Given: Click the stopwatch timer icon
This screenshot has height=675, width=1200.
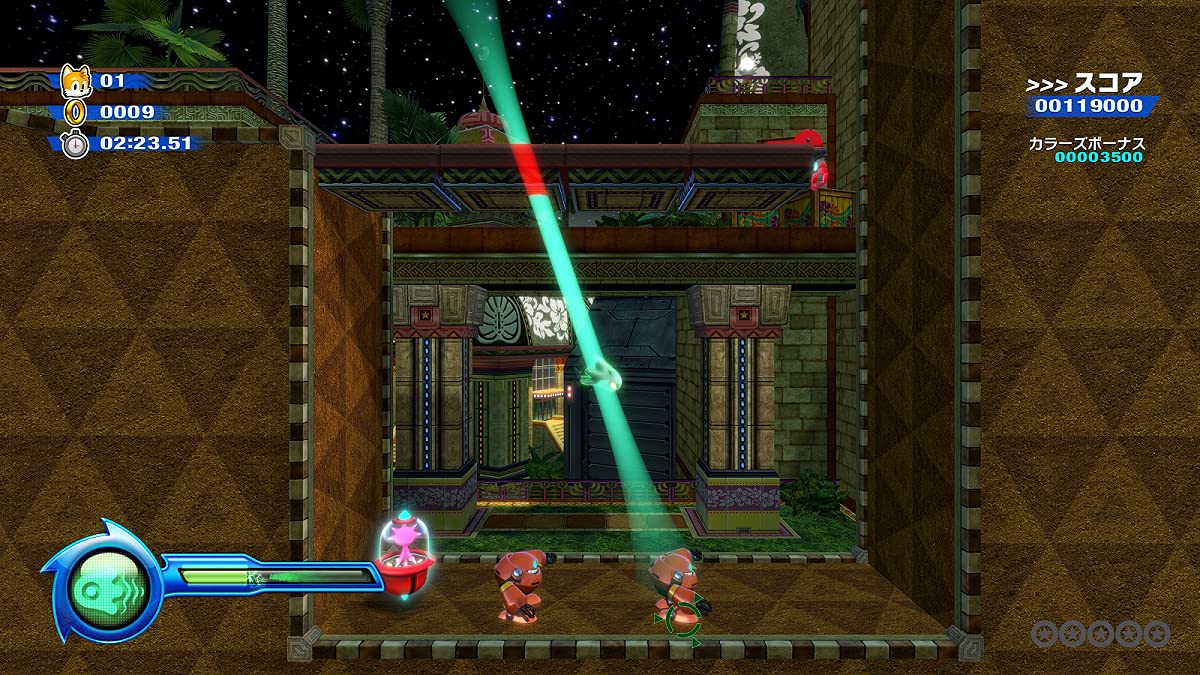Looking at the screenshot, I should click(76, 143).
